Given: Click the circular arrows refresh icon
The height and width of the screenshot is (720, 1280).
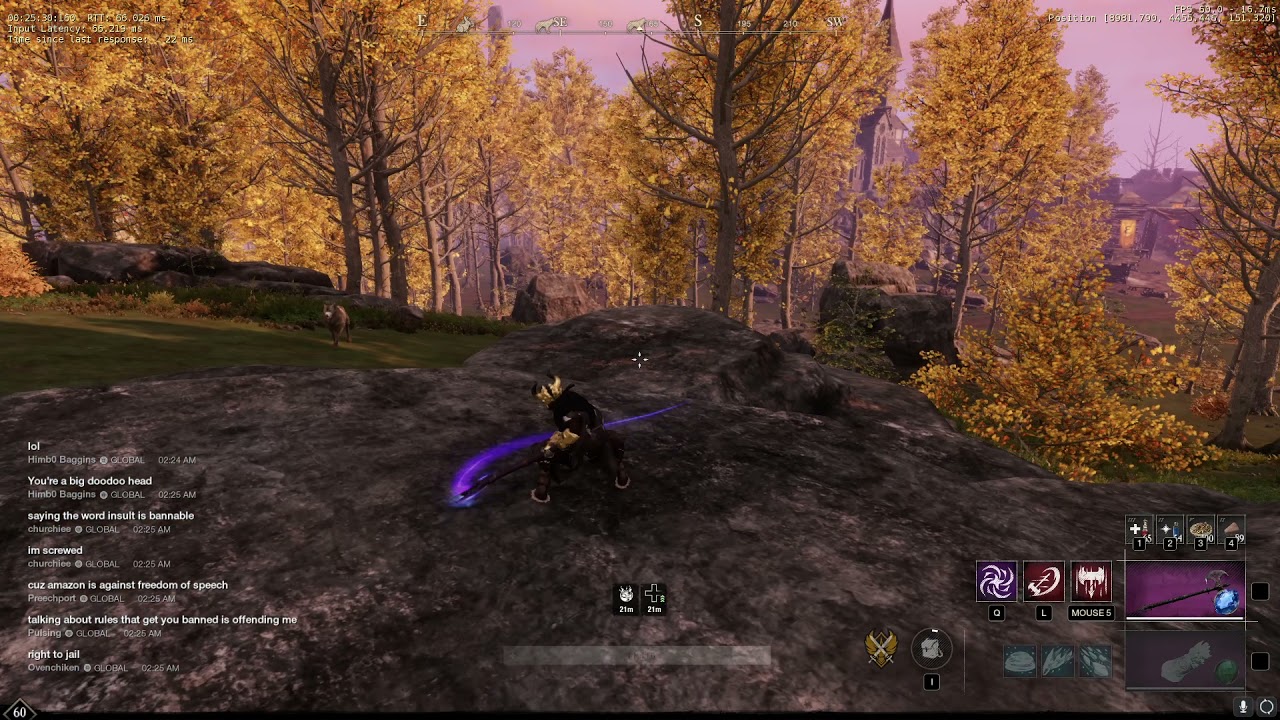Looking at the screenshot, I should (x=1267, y=706).
